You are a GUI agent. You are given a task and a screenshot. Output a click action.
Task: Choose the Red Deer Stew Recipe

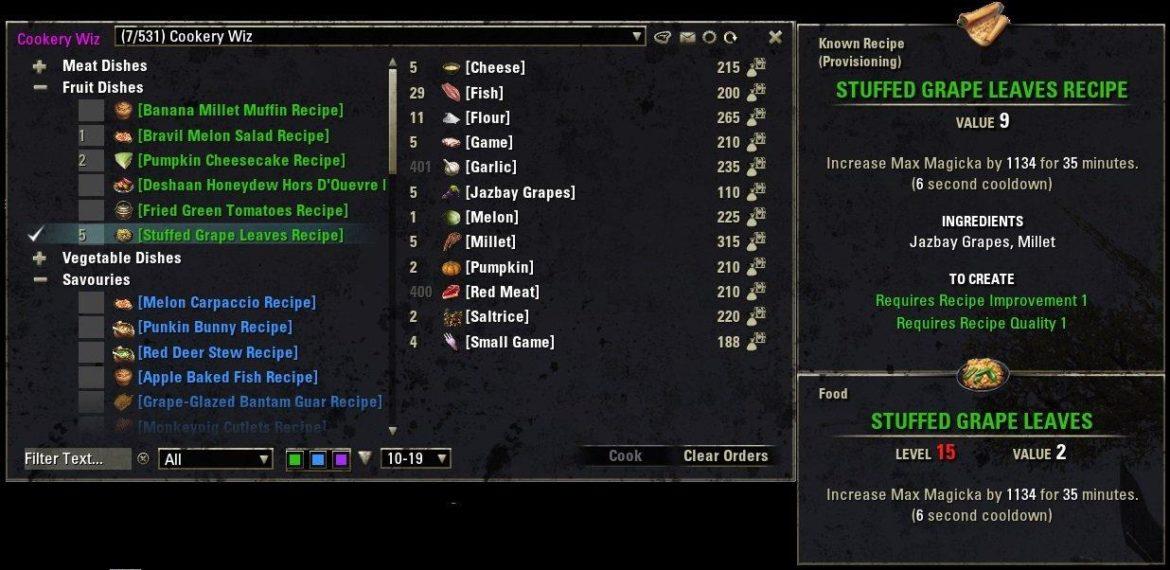click(x=217, y=352)
